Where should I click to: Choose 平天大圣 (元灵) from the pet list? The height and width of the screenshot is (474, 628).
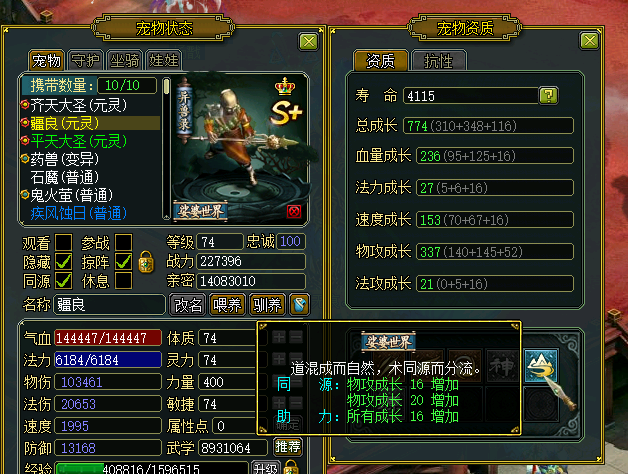(84, 140)
